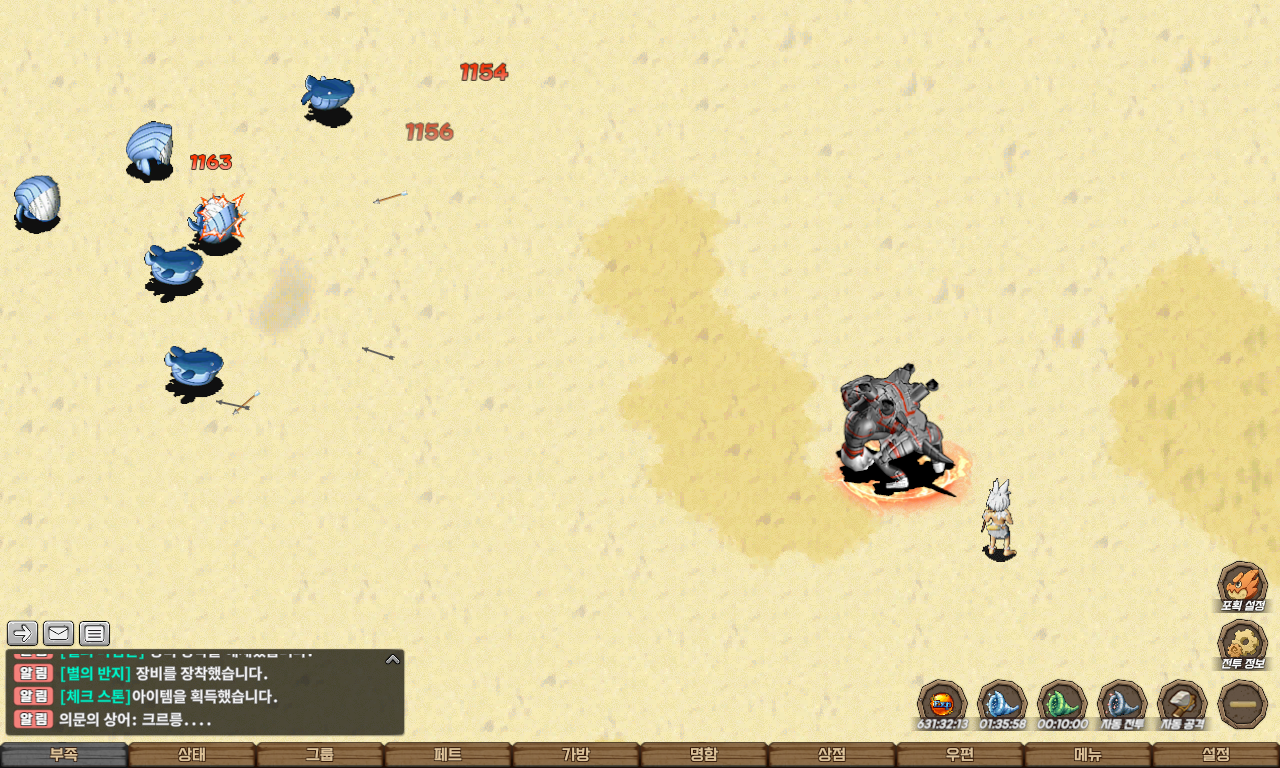This screenshot has height=768, width=1280.
Task: Show 전투 정보 battle info
Action: [1242, 644]
